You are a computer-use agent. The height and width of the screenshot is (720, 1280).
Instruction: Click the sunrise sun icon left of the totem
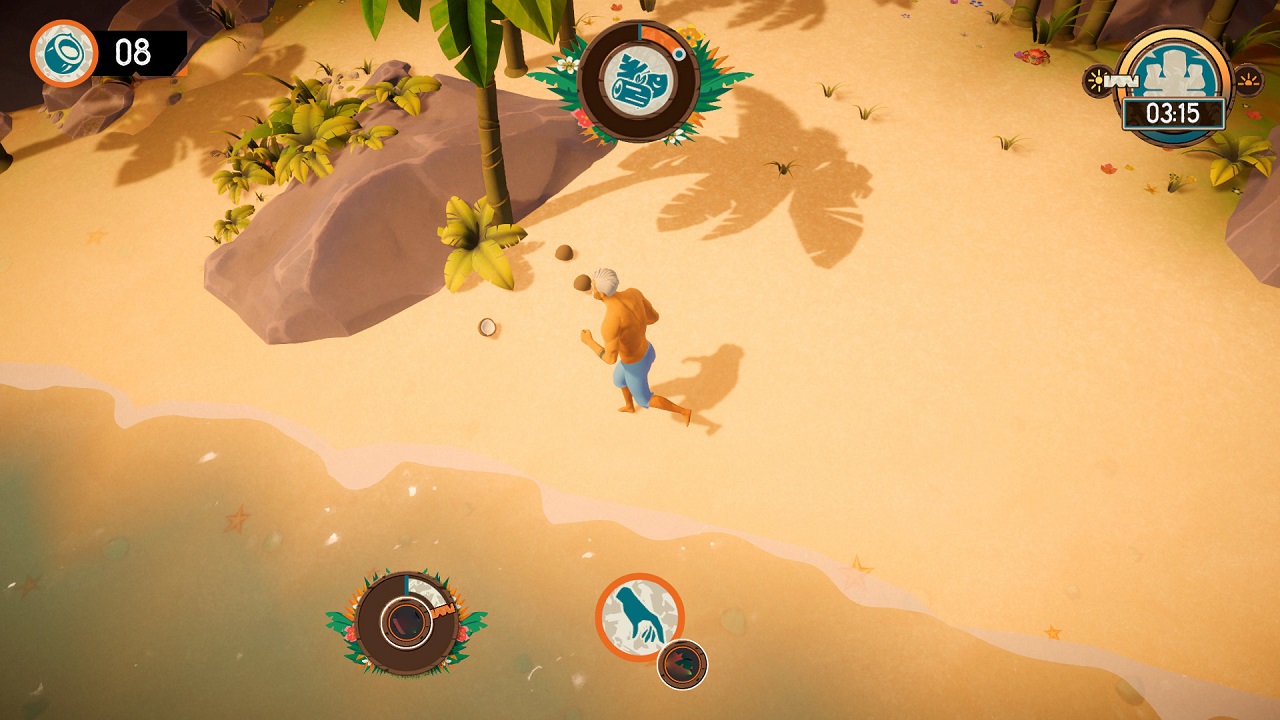point(1097,80)
